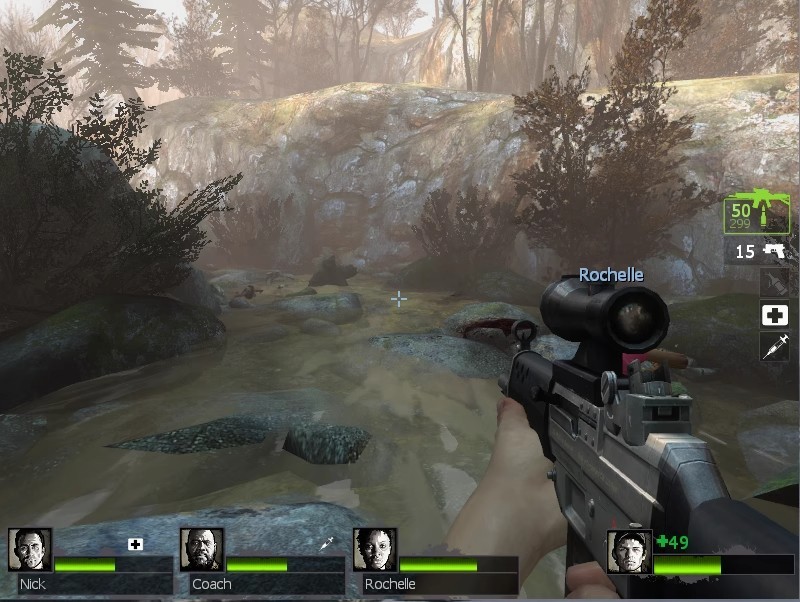The image size is (800, 602).
Task: Select the primary assault rifle weapon slot
Action: click(x=757, y=211)
